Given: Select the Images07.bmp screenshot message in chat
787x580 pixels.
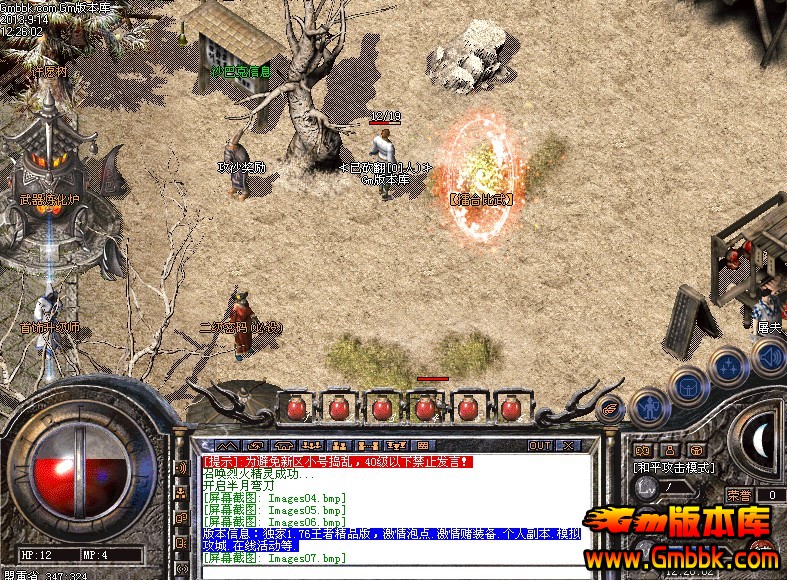Looking at the screenshot, I should tap(274, 558).
